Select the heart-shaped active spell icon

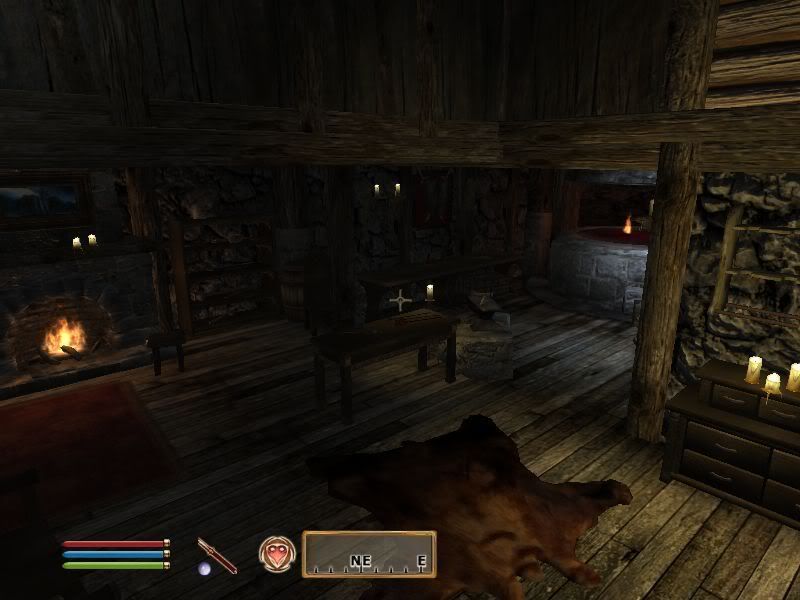[275, 554]
